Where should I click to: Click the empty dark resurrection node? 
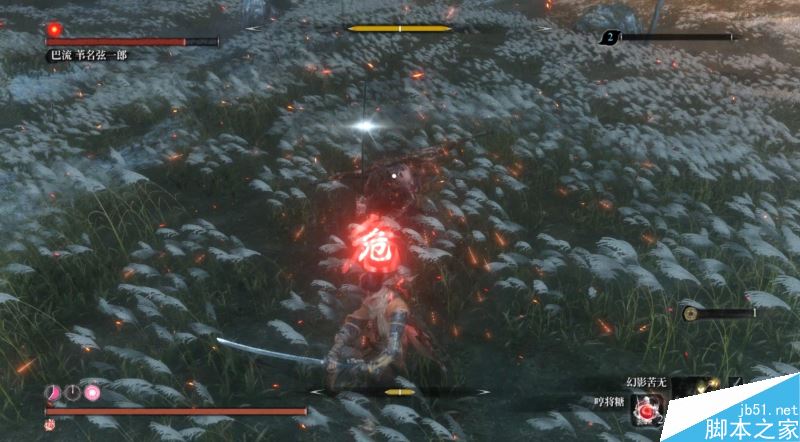tap(72, 392)
